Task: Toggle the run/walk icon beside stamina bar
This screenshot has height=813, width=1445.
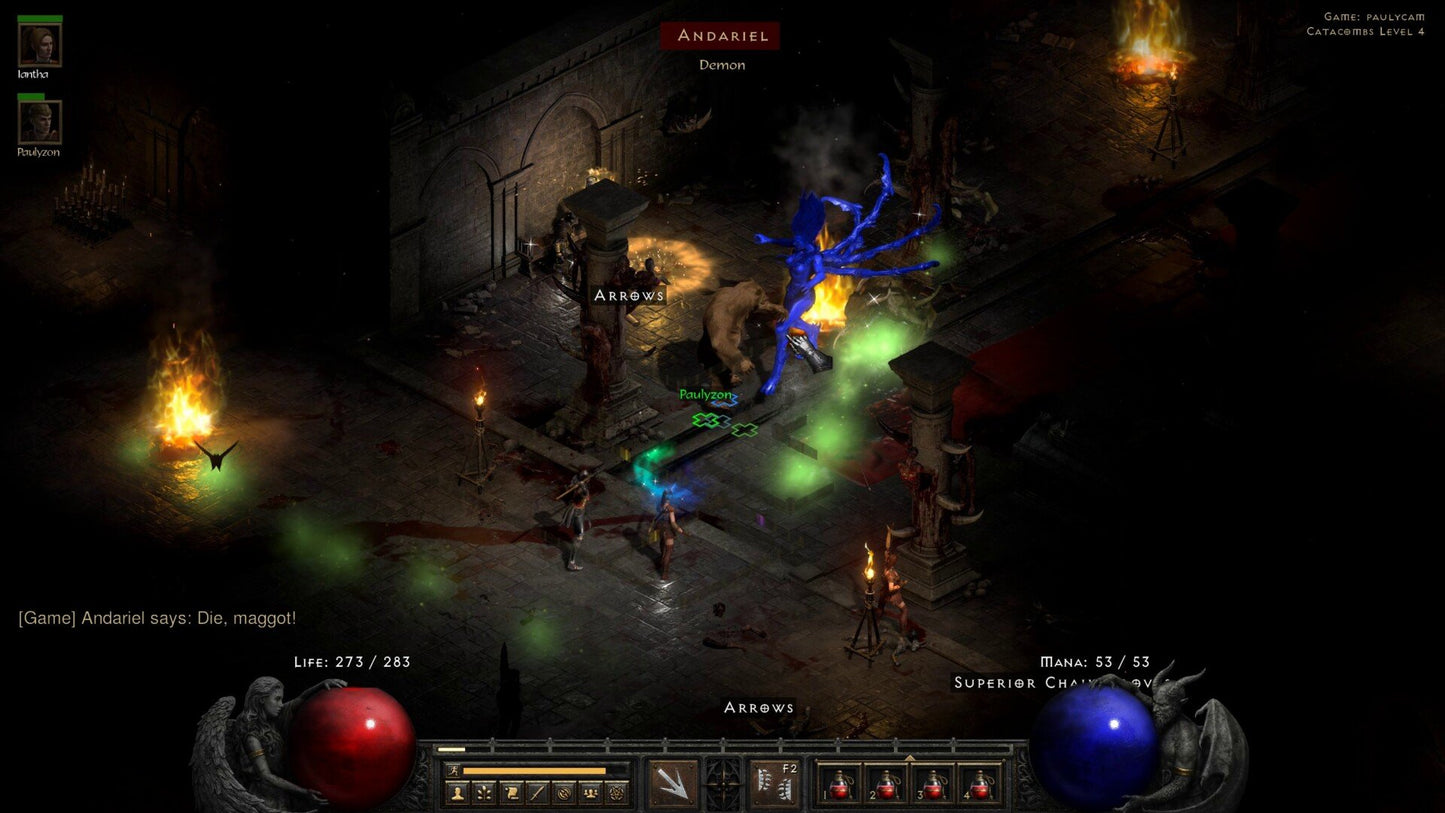Action: point(454,771)
